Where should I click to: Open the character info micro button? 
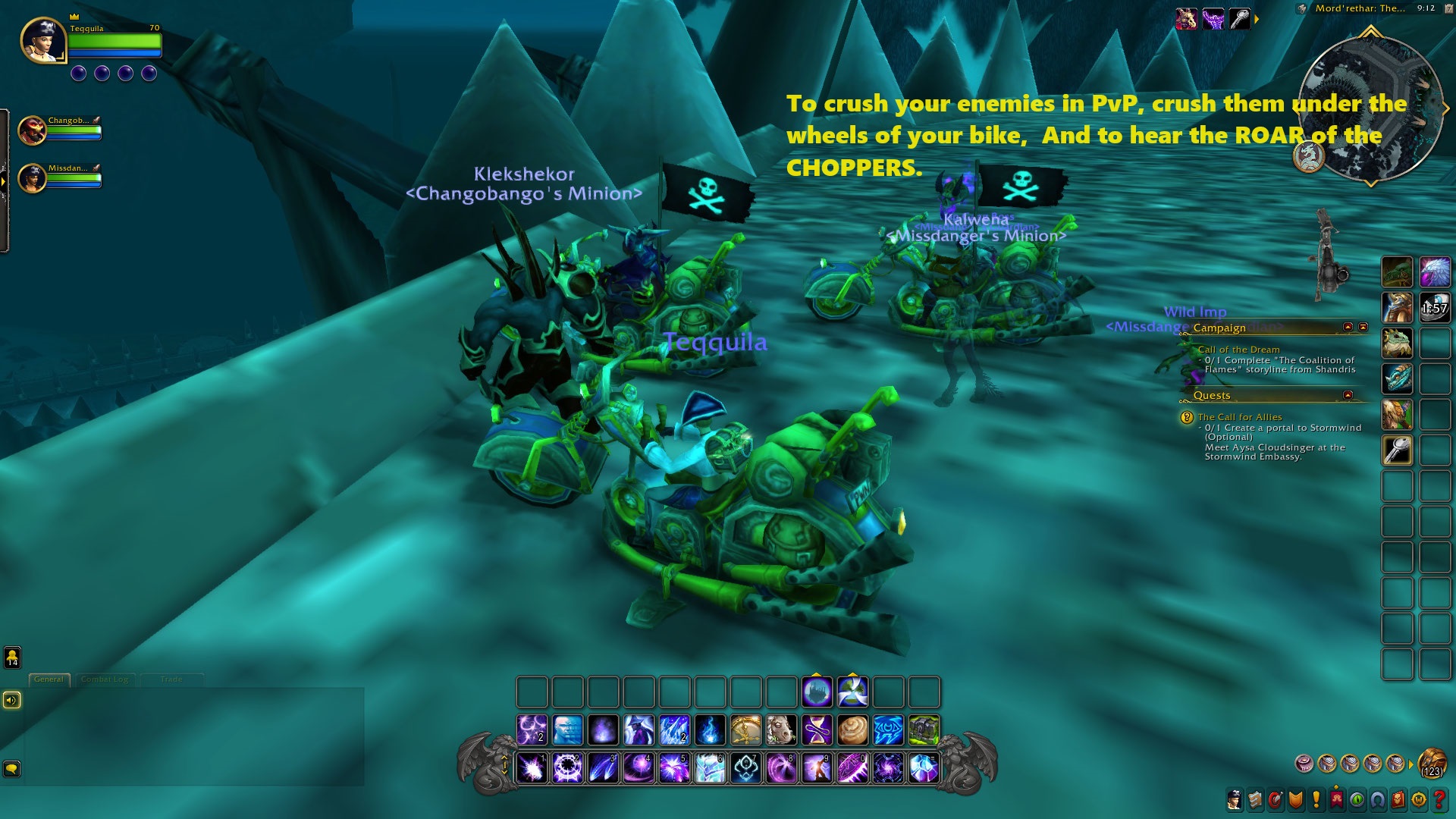tap(1235, 800)
